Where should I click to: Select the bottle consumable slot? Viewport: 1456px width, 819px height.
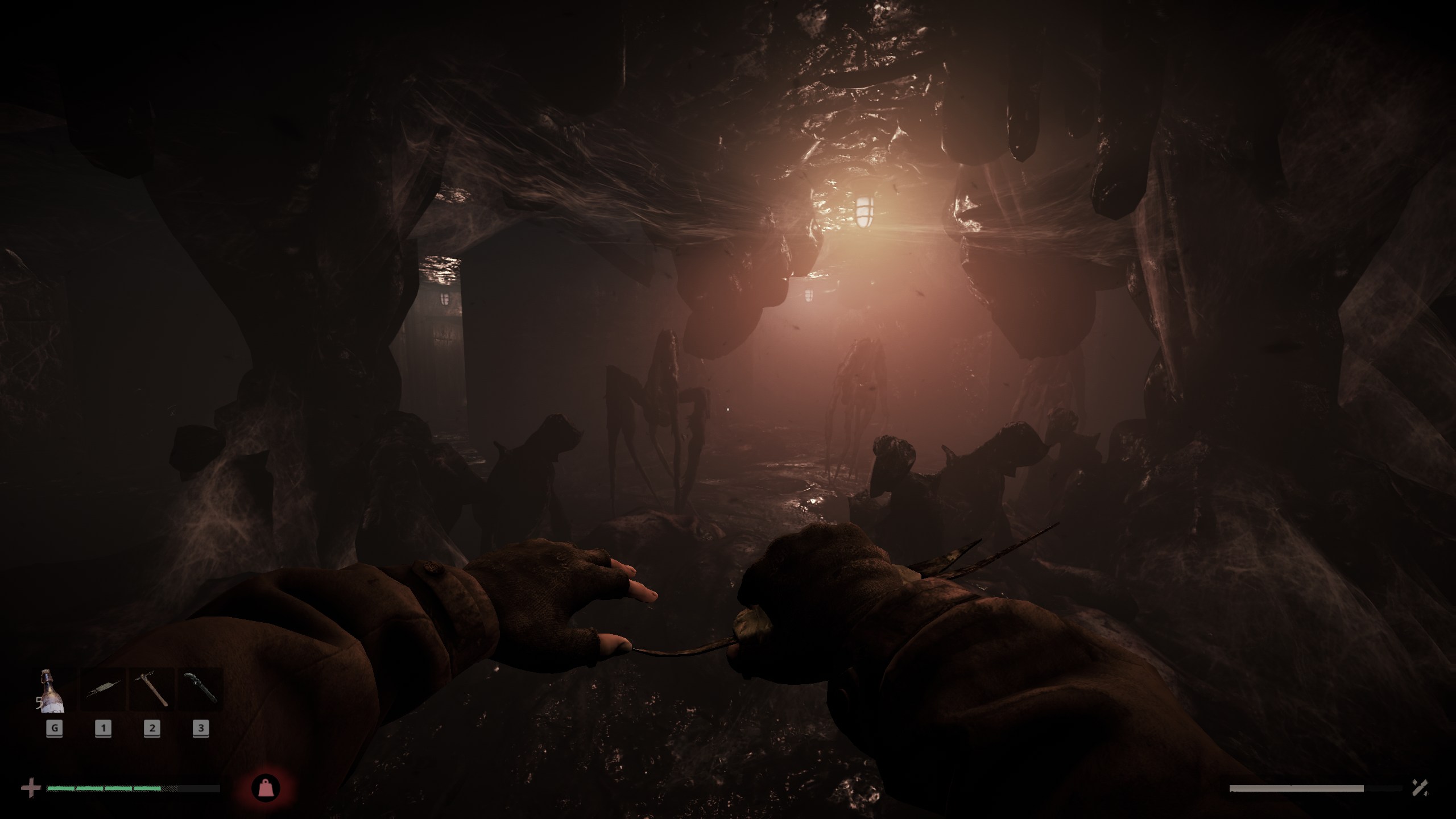(52, 691)
